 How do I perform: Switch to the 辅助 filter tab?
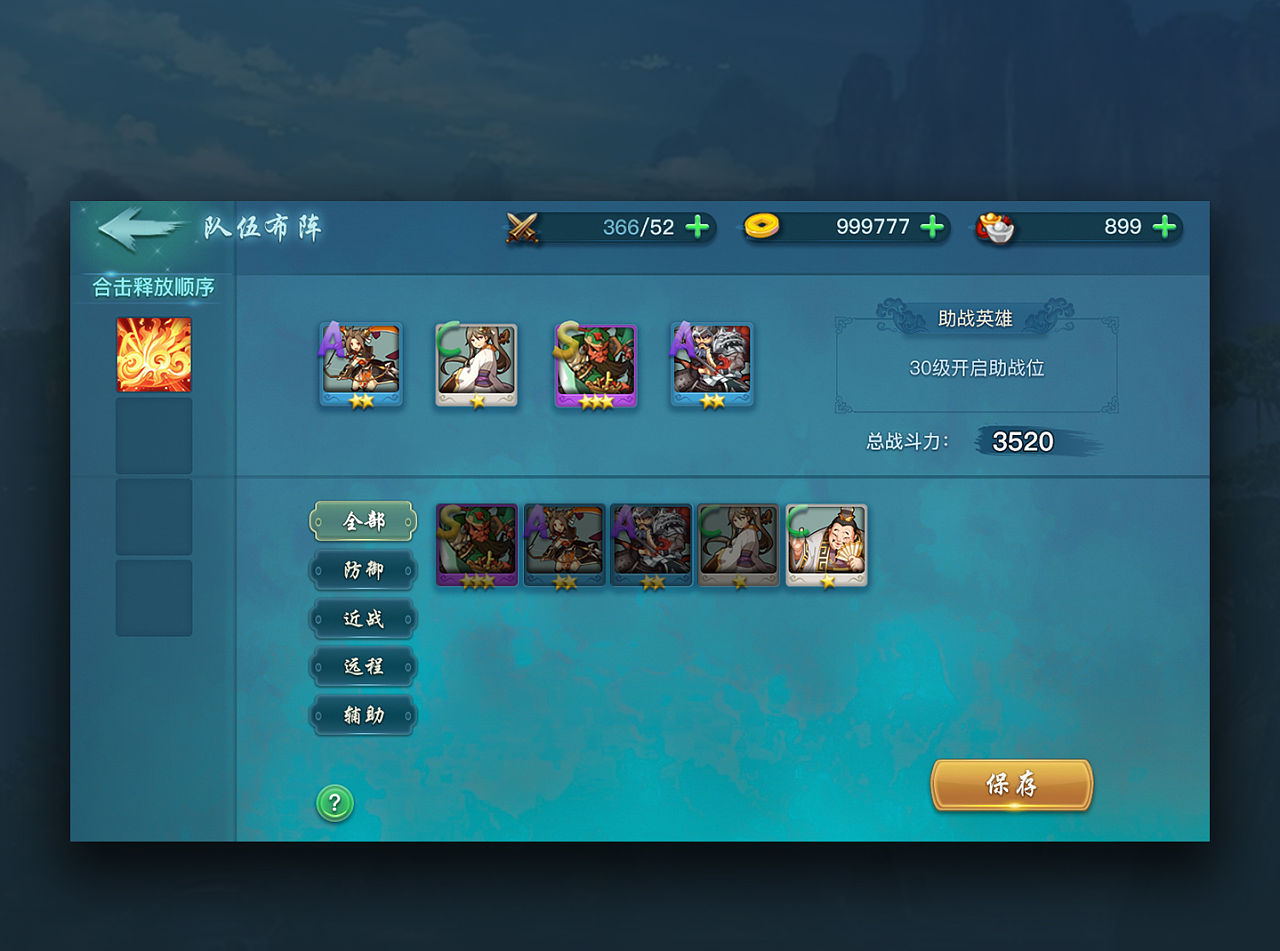(x=363, y=716)
